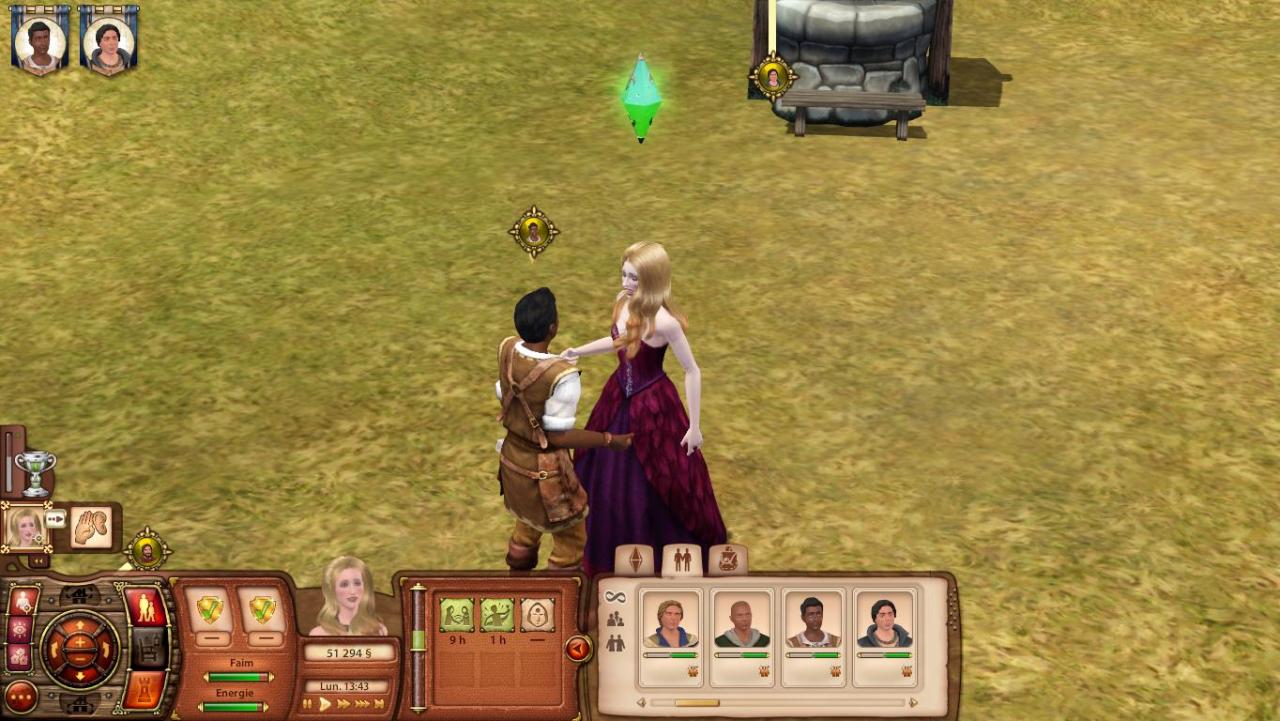1280x721 pixels.
Task: Pause the game with the pause button
Action: point(308,705)
